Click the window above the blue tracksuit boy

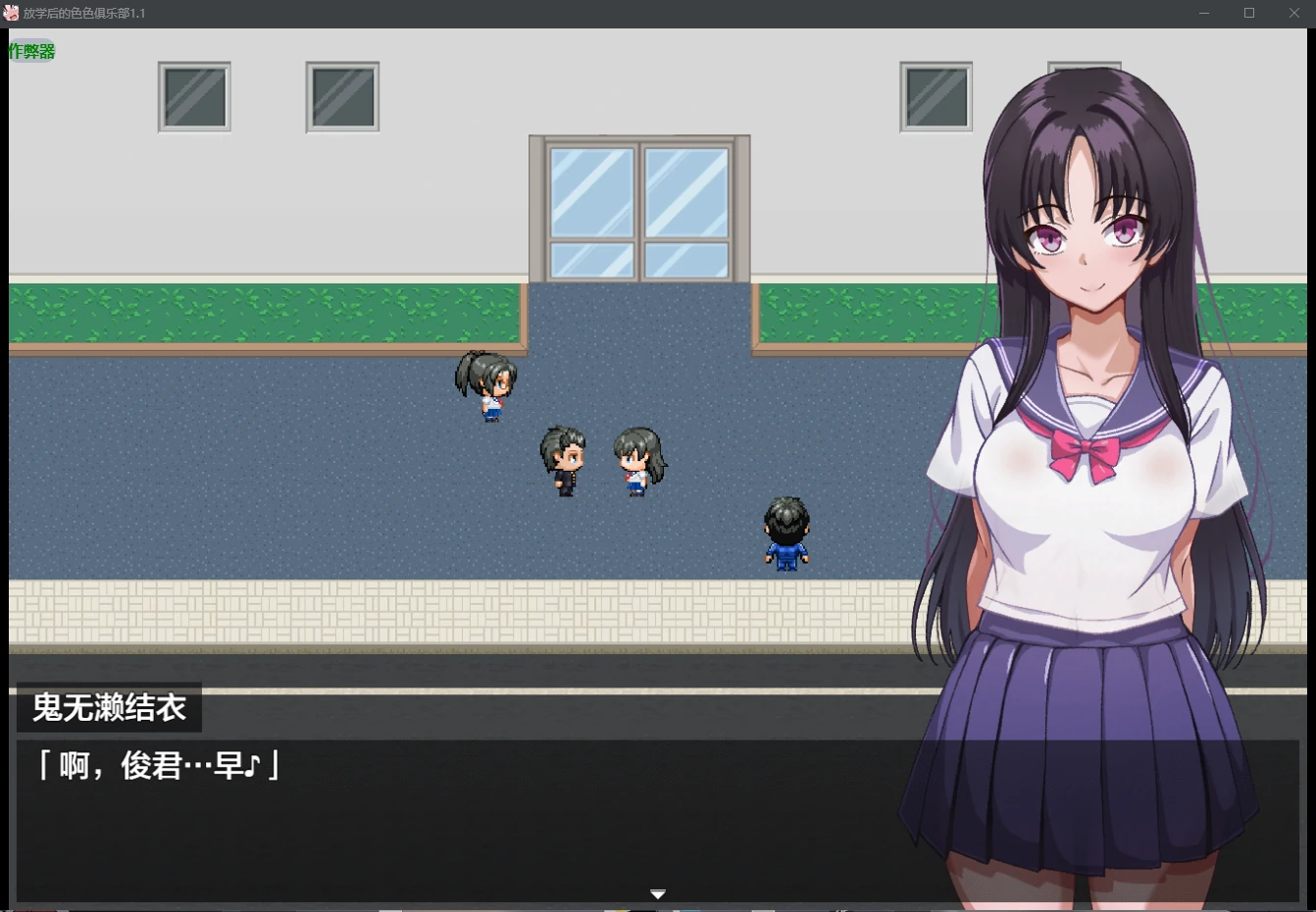coord(935,97)
